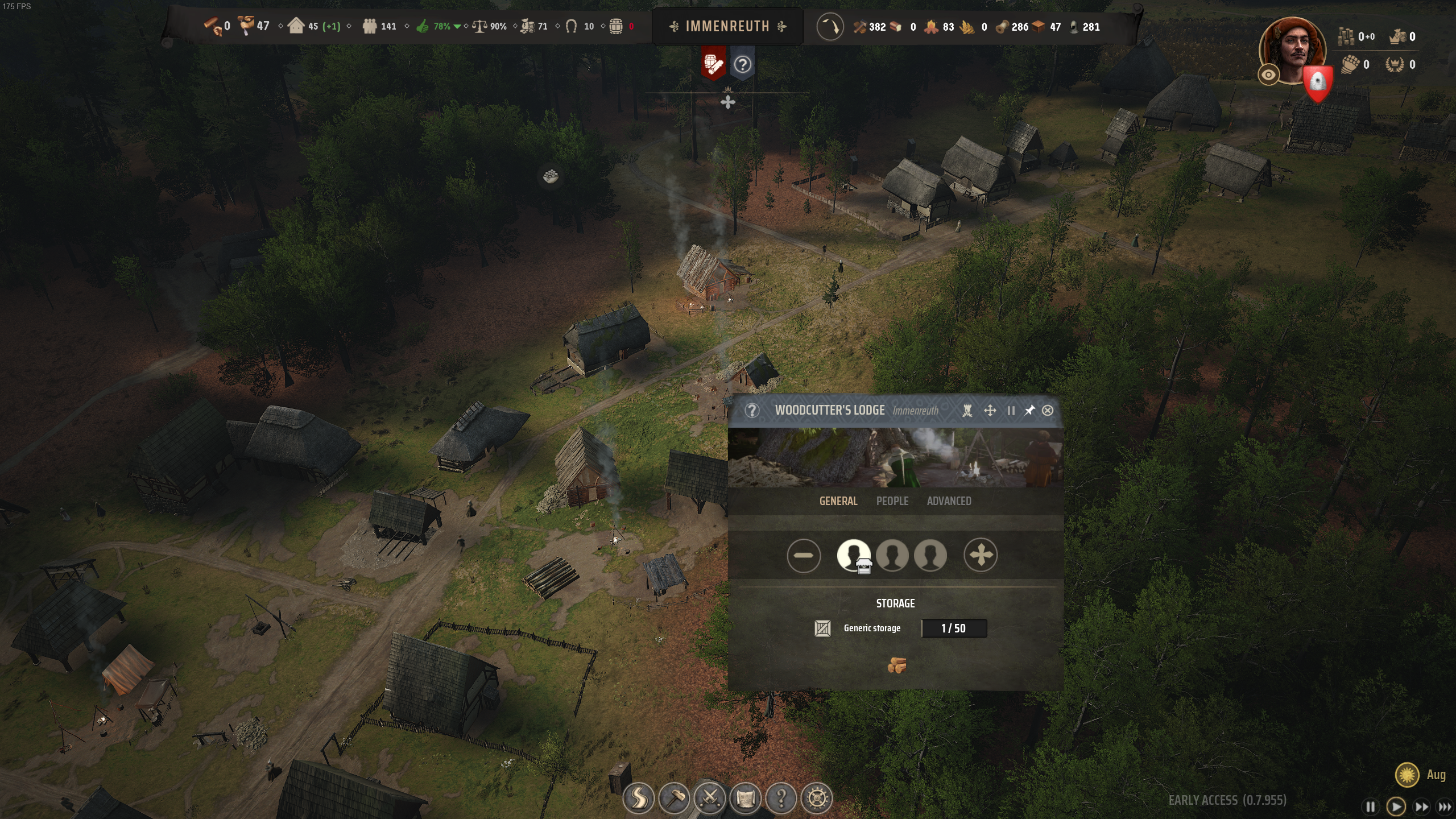The image size is (1456, 819).
Task: Remove a worker with the minus button
Action: click(804, 555)
